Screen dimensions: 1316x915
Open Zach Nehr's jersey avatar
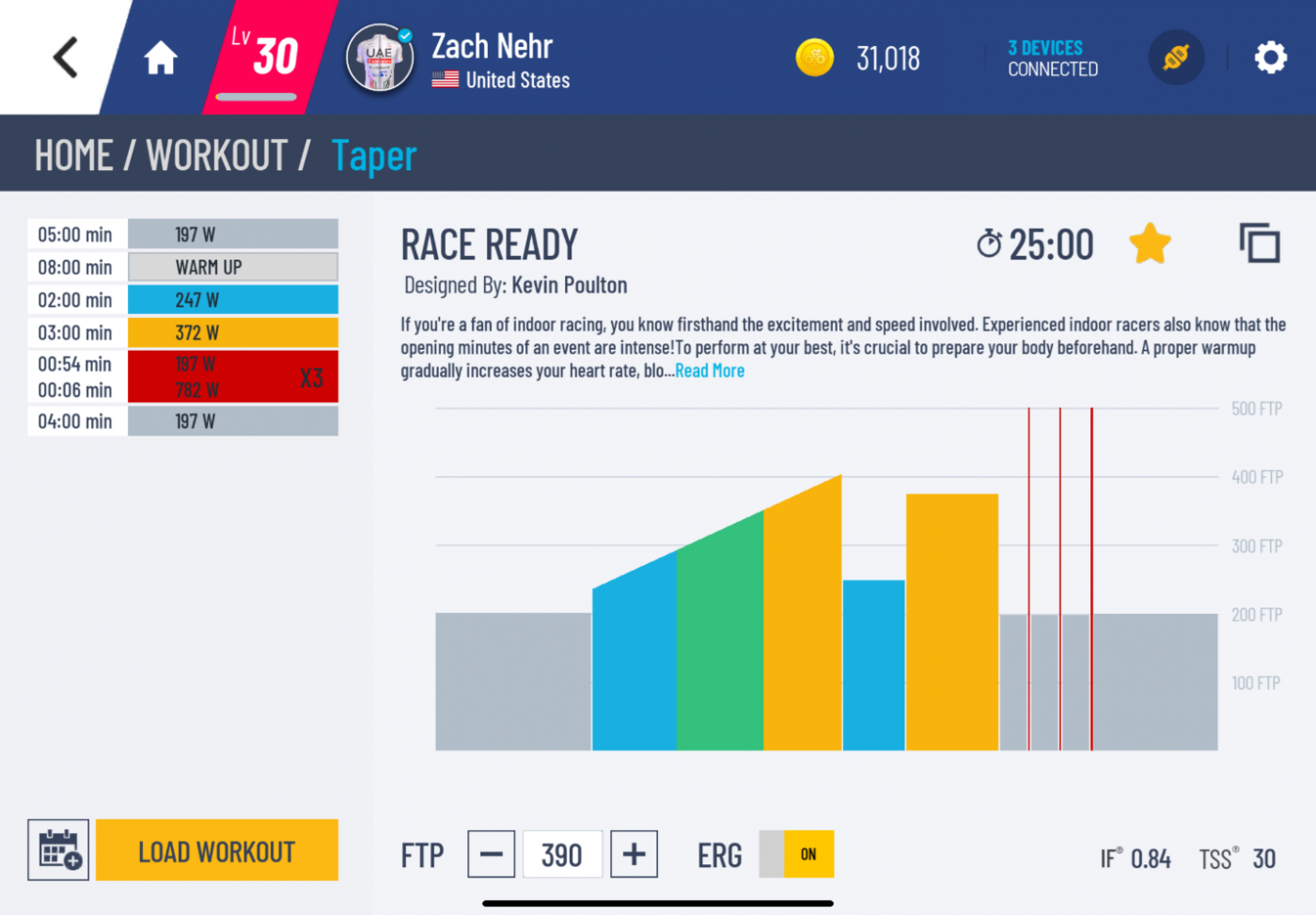click(379, 57)
